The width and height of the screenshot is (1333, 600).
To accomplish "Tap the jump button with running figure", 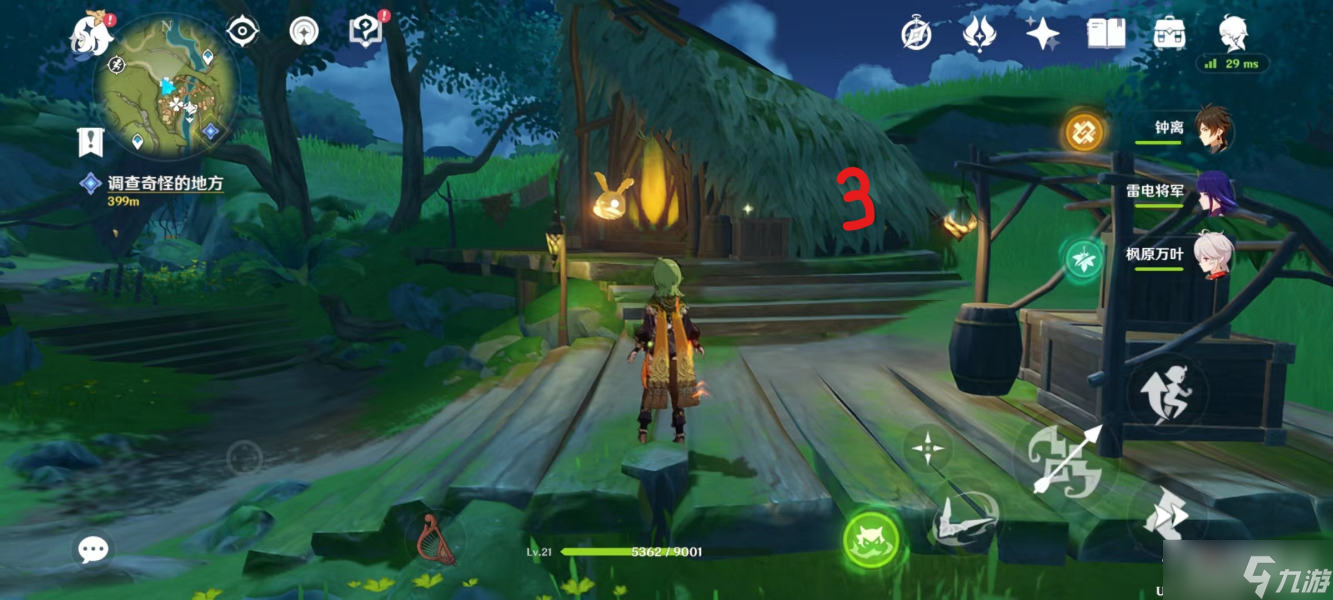I will point(1166,394).
